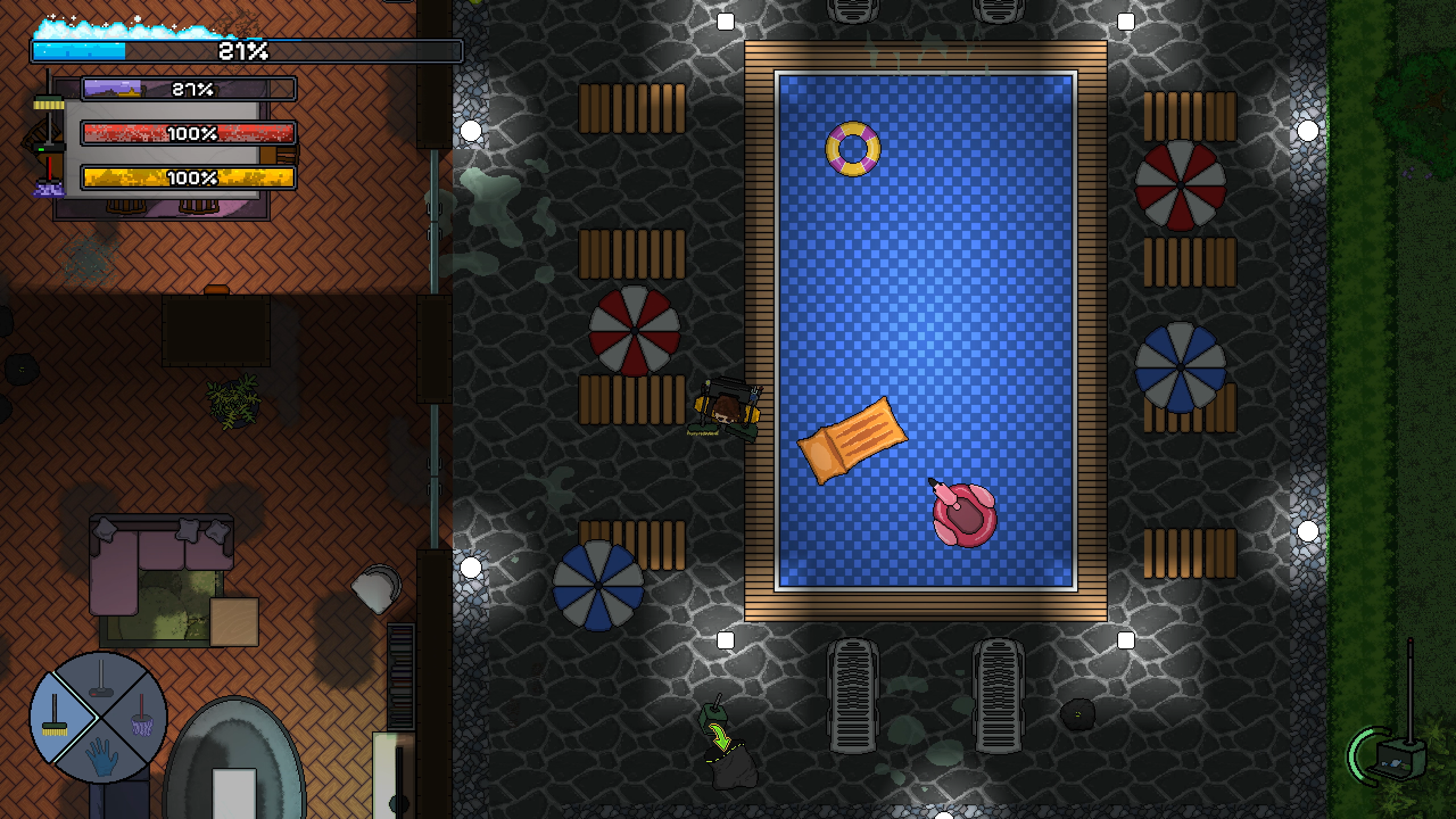1456x819 pixels.
Task: Click the blue 21% cleanliness bar
Action: pos(245,51)
